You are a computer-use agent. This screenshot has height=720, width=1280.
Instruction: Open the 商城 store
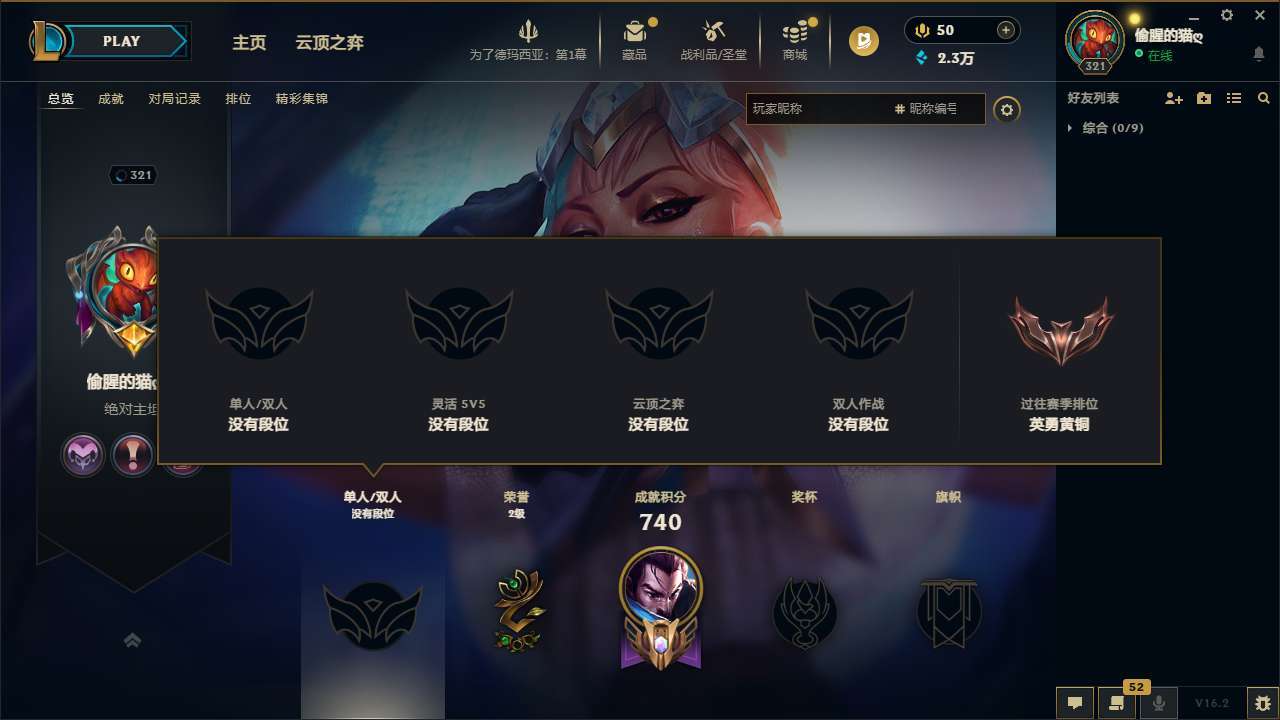(x=795, y=38)
